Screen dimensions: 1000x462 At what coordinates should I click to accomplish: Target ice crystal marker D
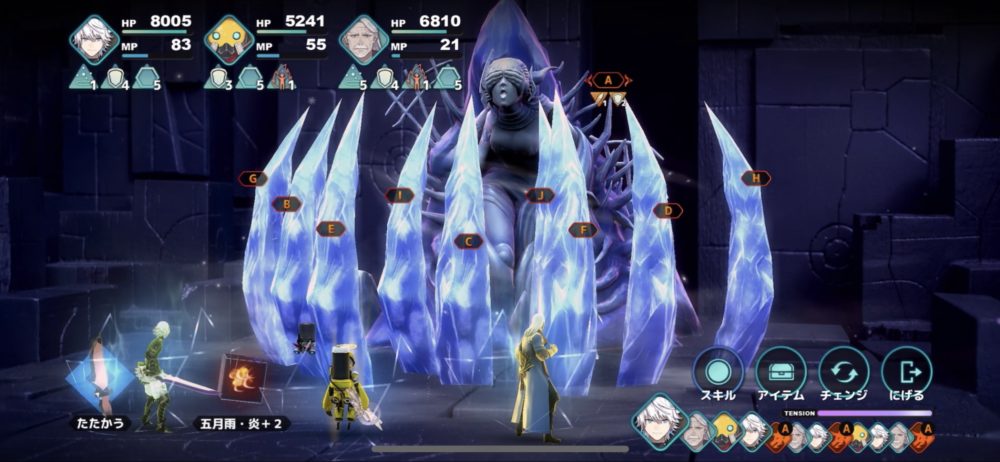point(667,211)
